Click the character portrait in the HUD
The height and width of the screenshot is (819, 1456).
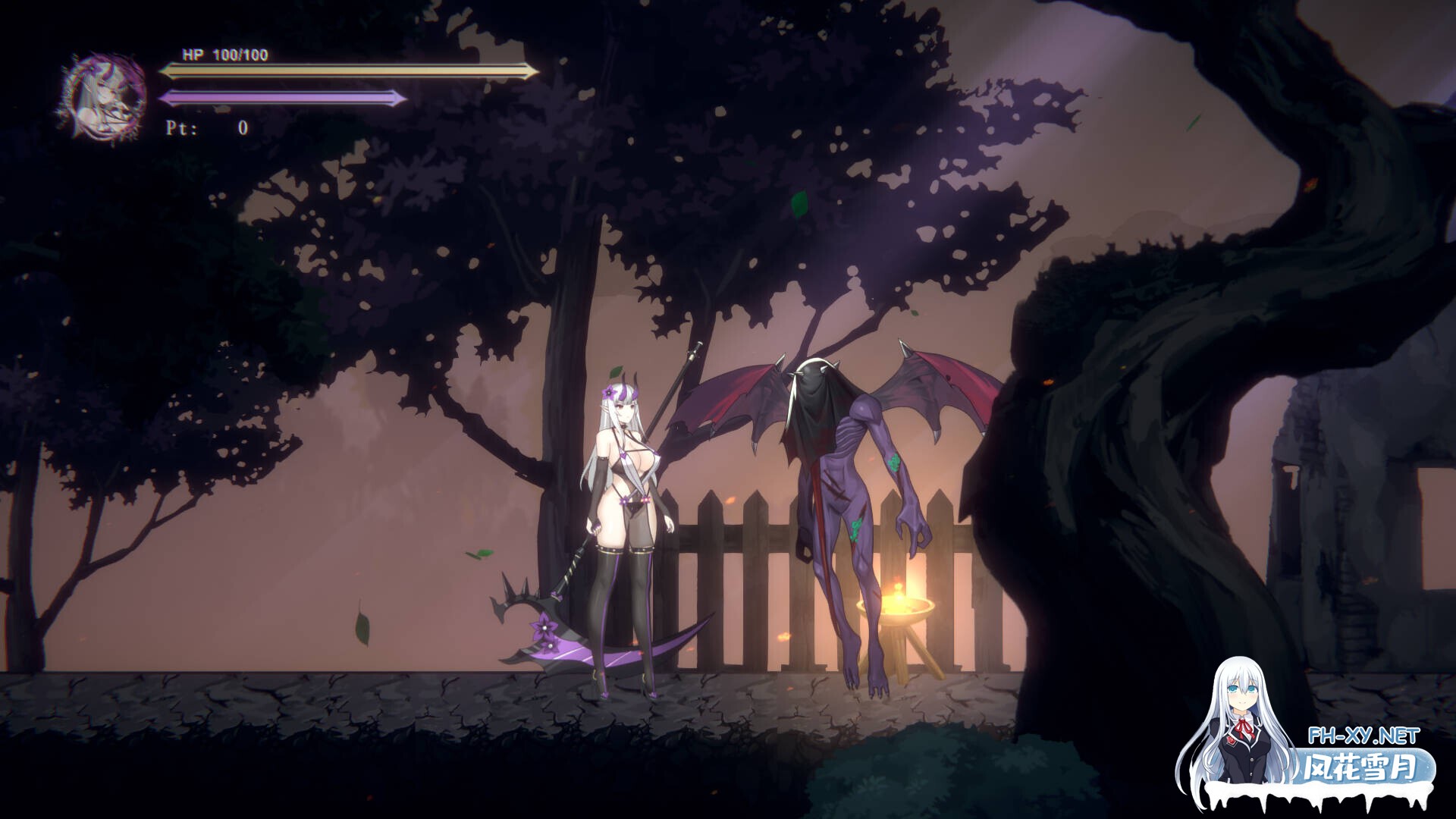point(99,95)
